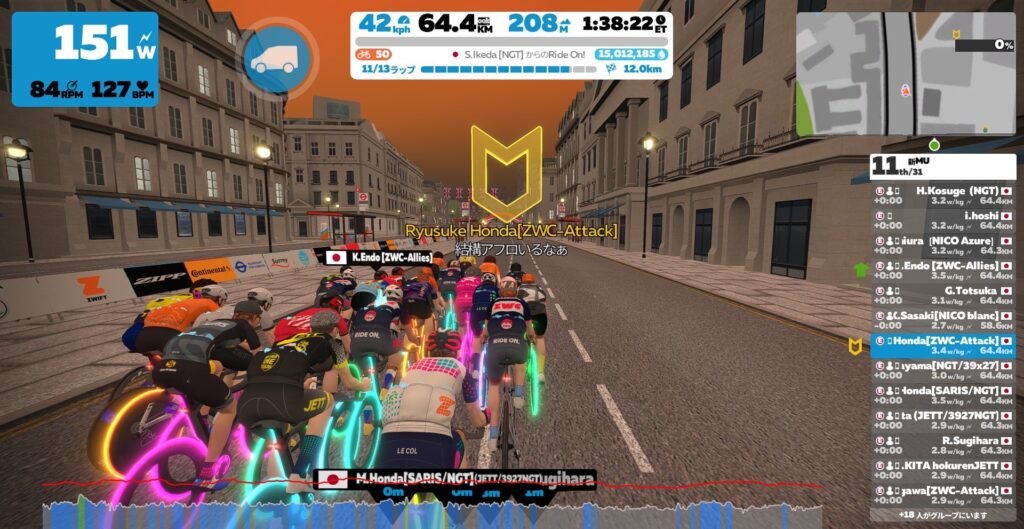Click the highlighted Honda [ZWC-Attack] row

click(x=943, y=345)
